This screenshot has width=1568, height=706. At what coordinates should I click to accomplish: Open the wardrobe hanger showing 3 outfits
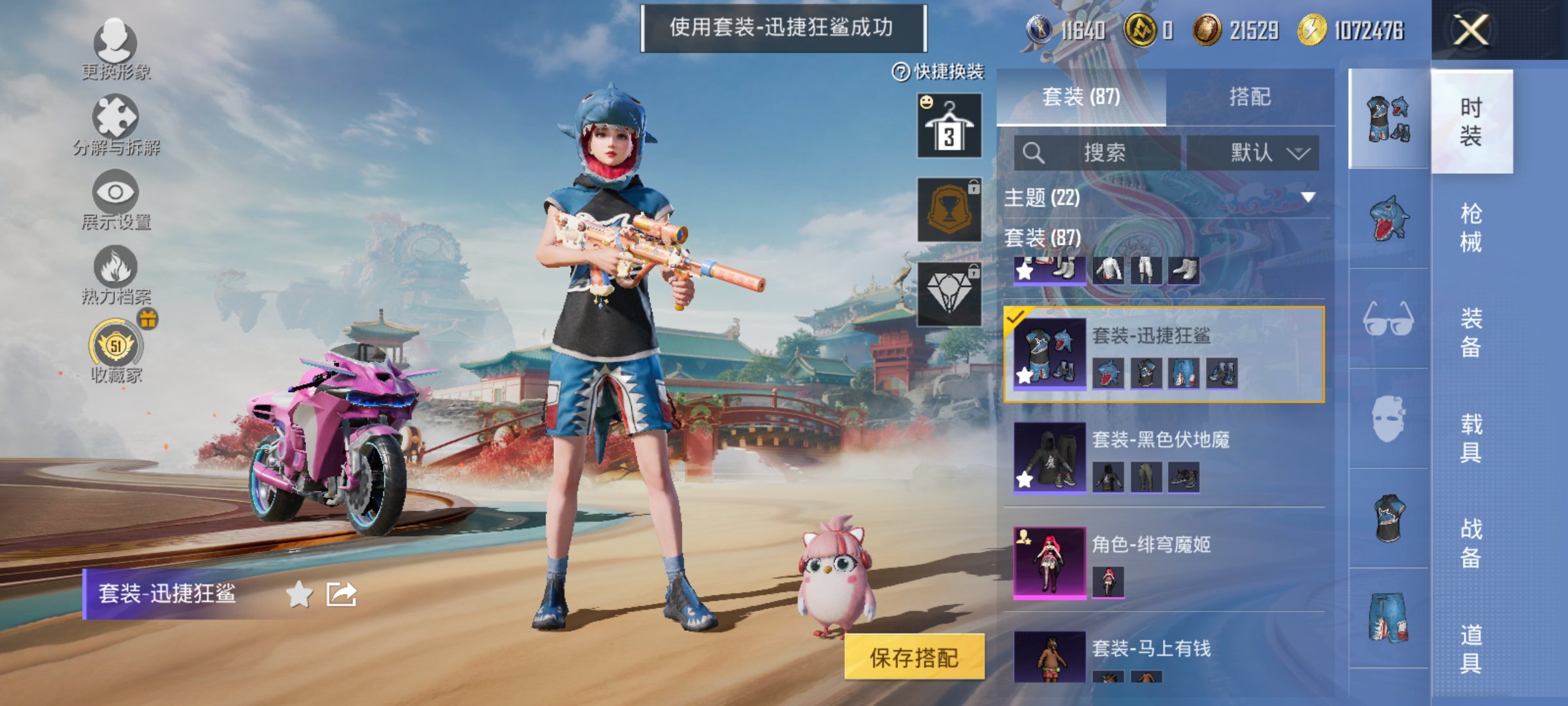(949, 124)
